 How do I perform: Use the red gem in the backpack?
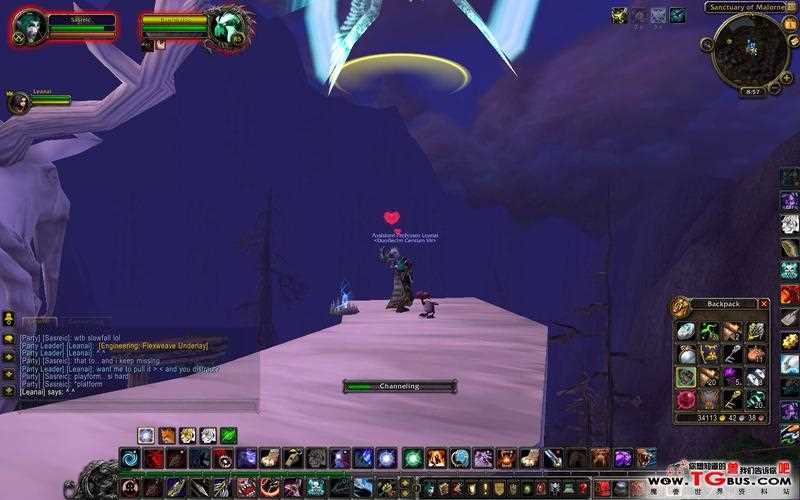pyautogui.click(x=685, y=399)
